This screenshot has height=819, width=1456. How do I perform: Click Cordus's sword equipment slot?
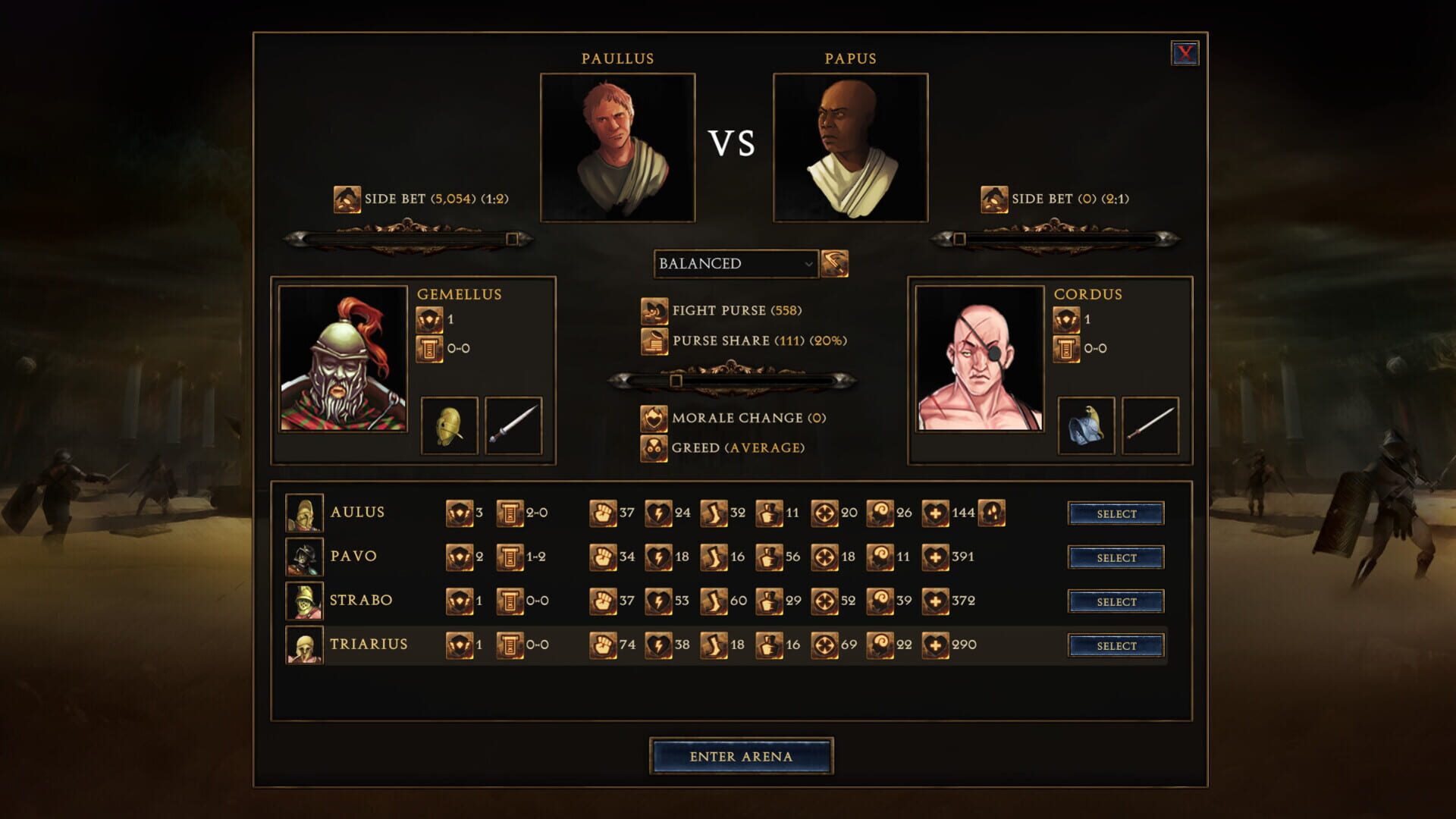click(x=1150, y=426)
